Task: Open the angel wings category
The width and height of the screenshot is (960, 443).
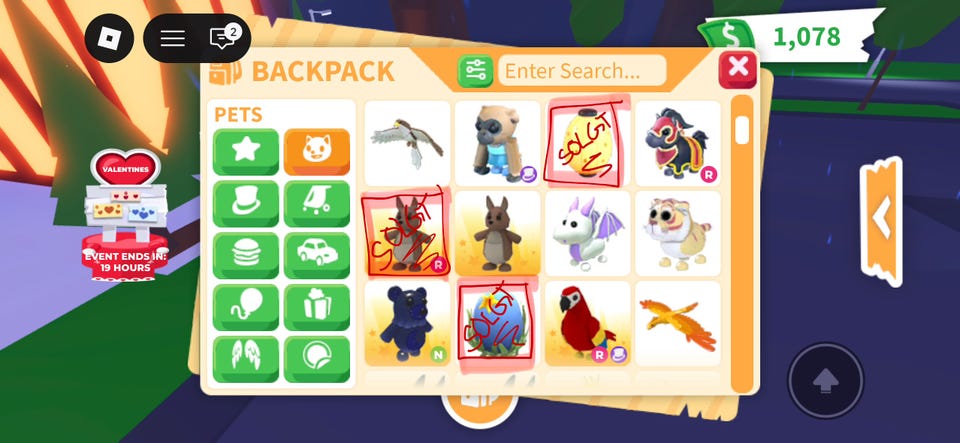Action: pyautogui.click(x=246, y=358)
